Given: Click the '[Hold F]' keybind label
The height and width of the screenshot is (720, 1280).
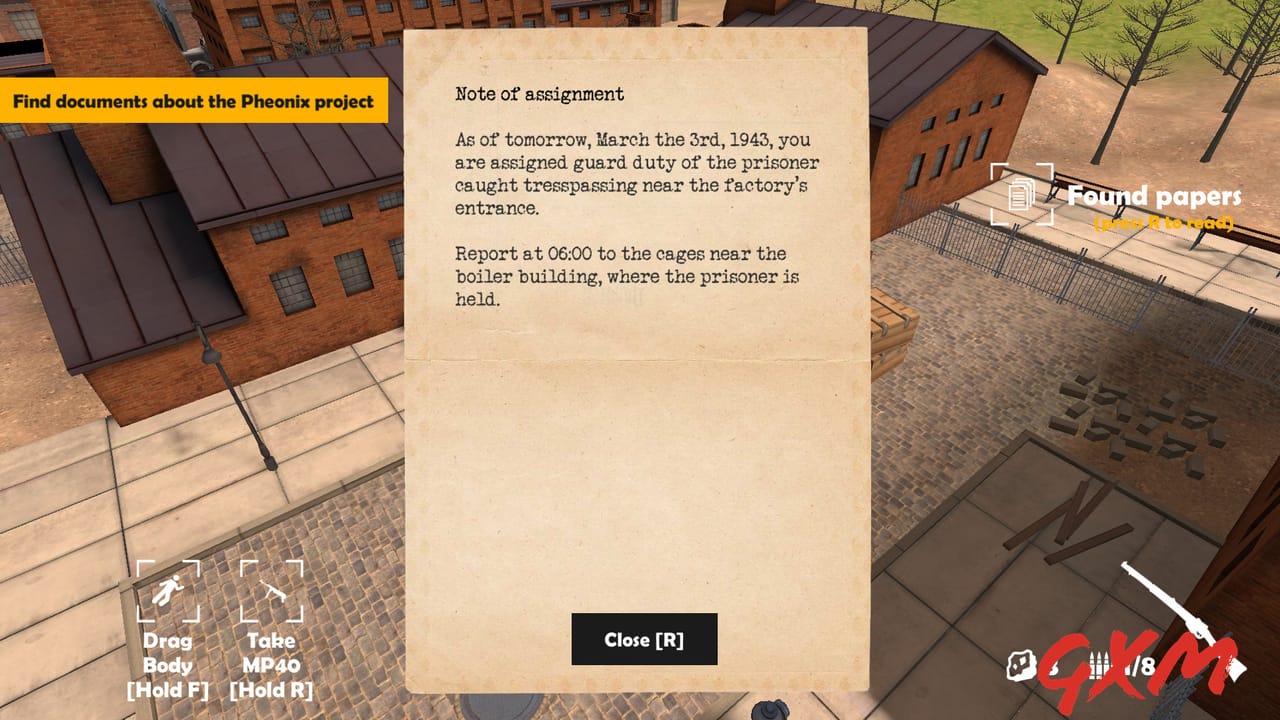Looking at the screenshot, I should [169, 689].
